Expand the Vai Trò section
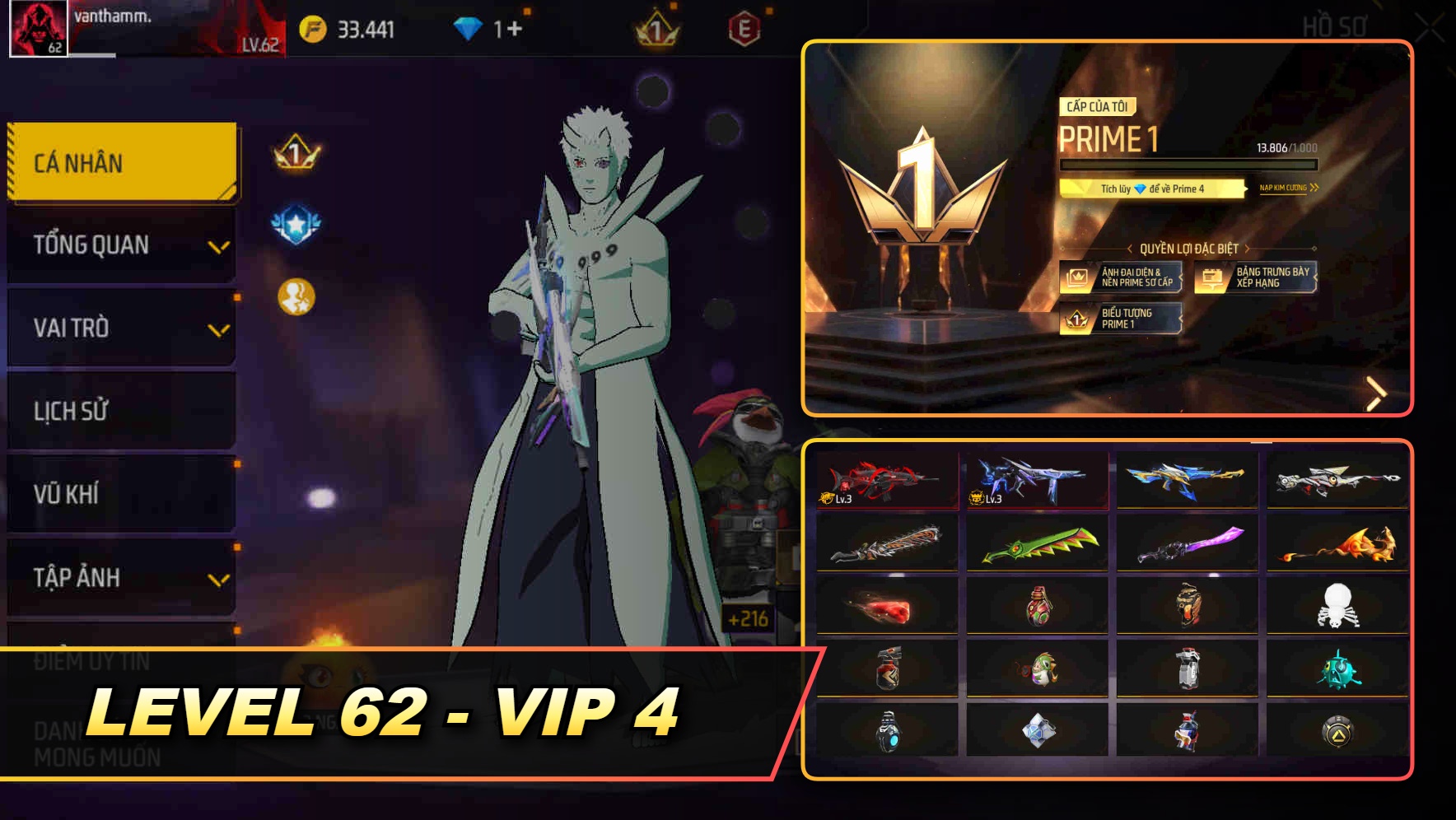 (x=120, y=328)
